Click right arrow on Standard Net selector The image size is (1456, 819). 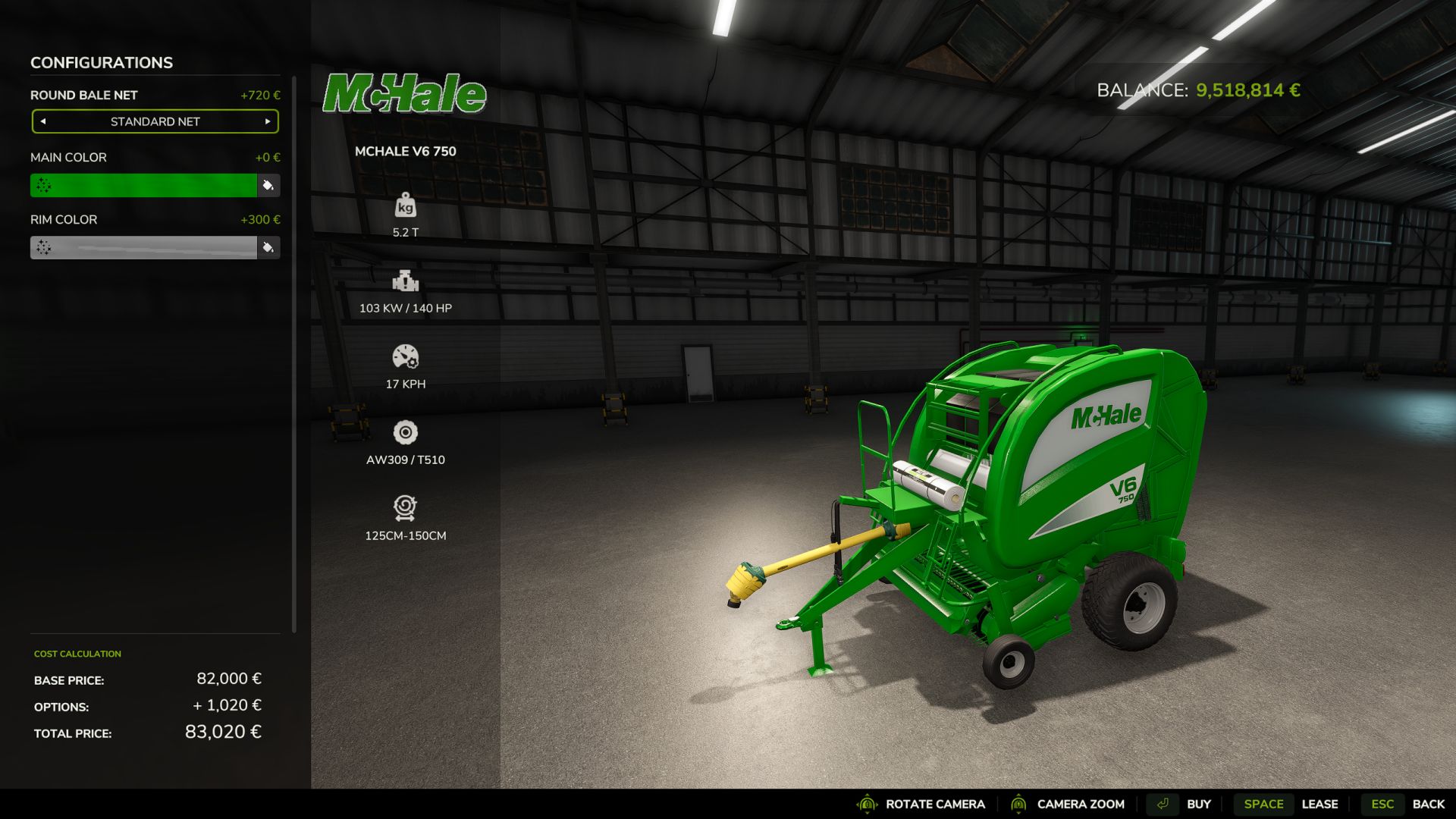pyautogui.click(x=267, y=121)
